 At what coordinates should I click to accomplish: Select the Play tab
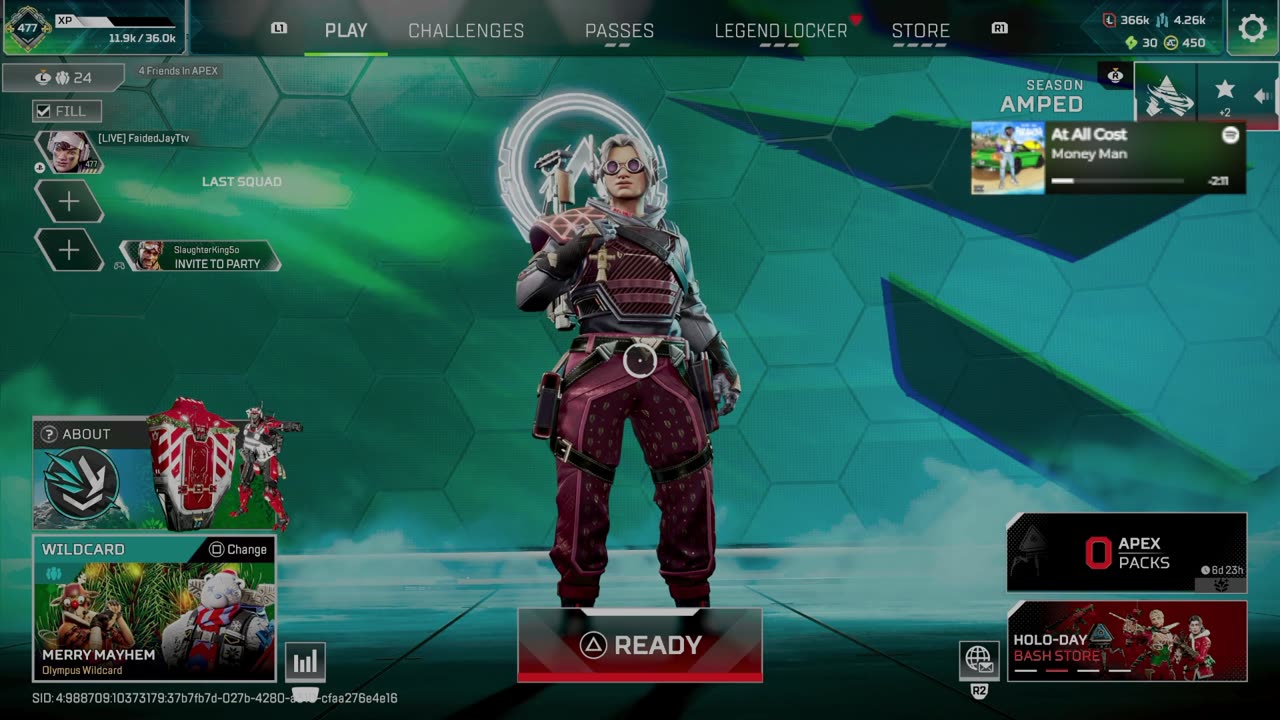[x=346, y=31]
